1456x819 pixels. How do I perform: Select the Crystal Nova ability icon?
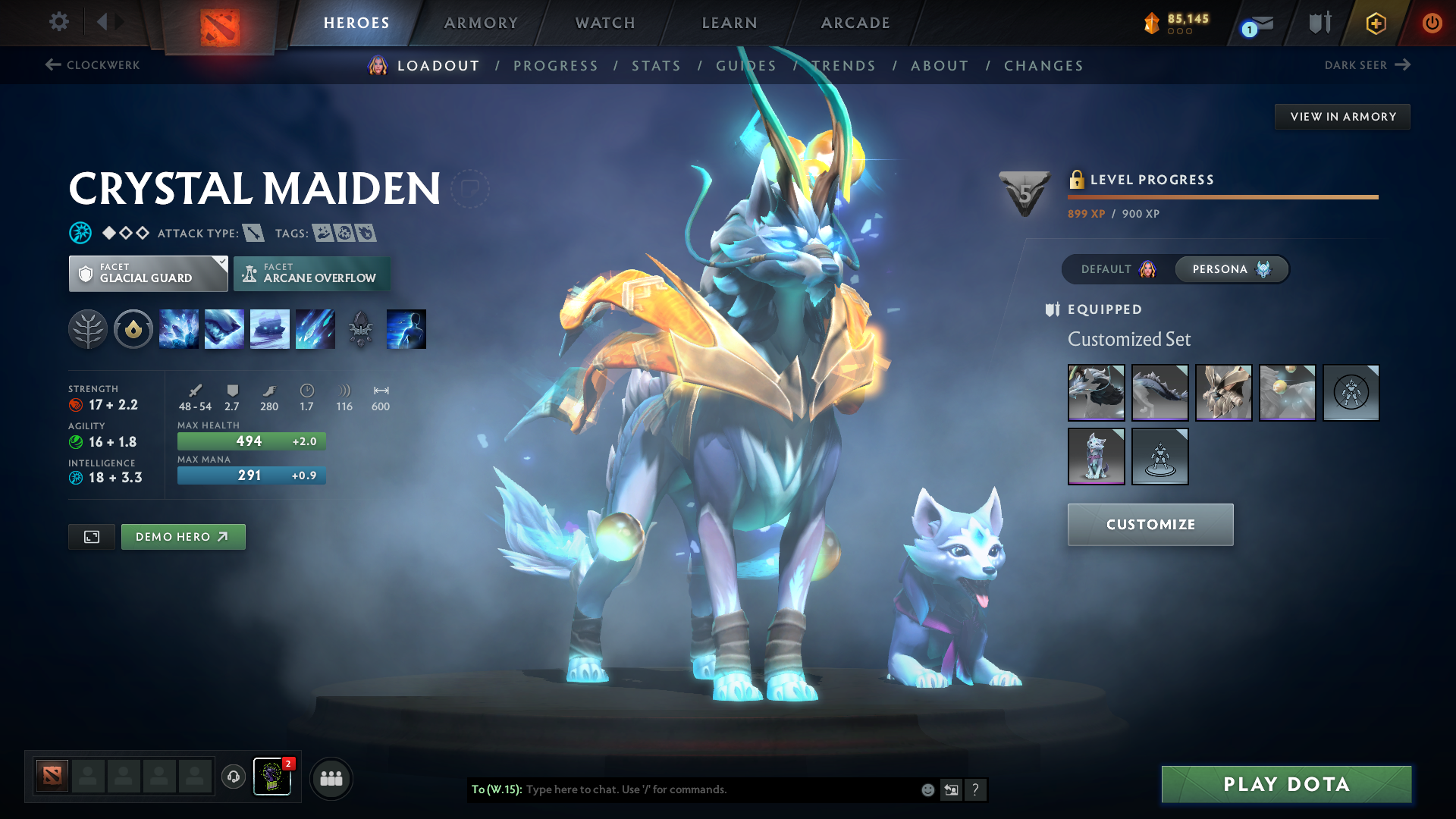[x=179, y=328]
